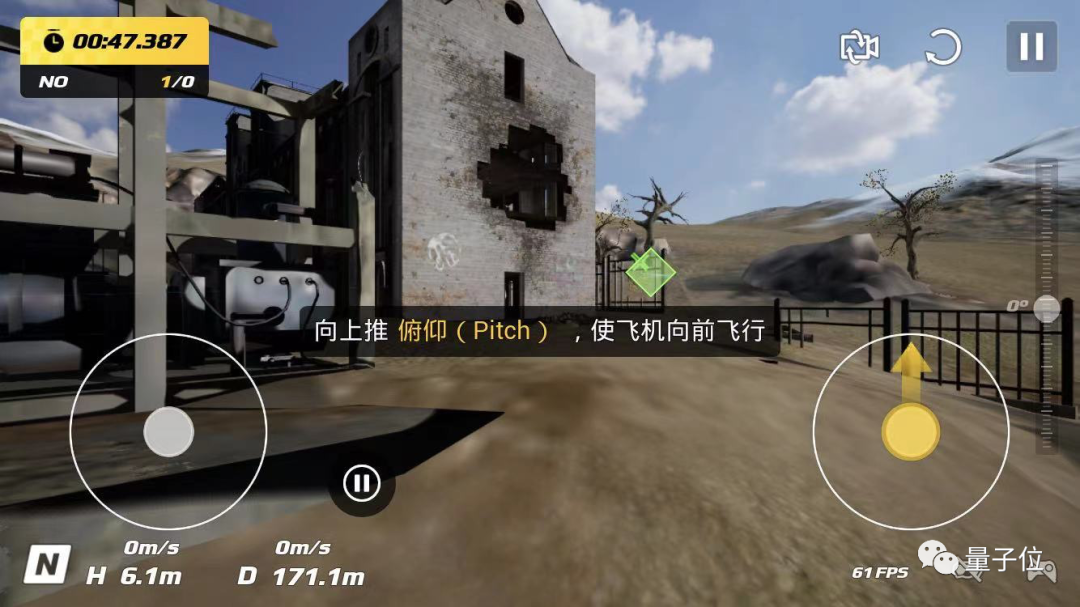Select the N flight mode indicator
Image resolution: width=1080 pixels, height=607 pixels.
coord(46,565)
